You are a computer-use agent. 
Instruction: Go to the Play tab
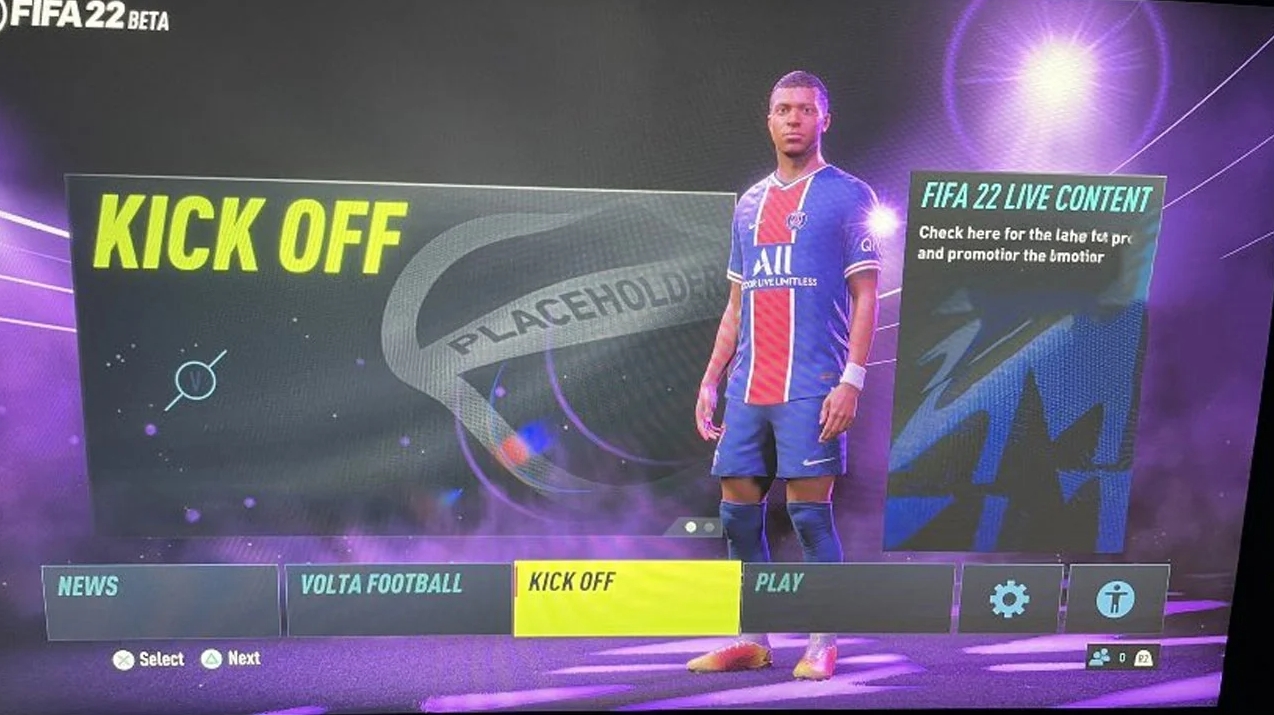click(848, 598)
